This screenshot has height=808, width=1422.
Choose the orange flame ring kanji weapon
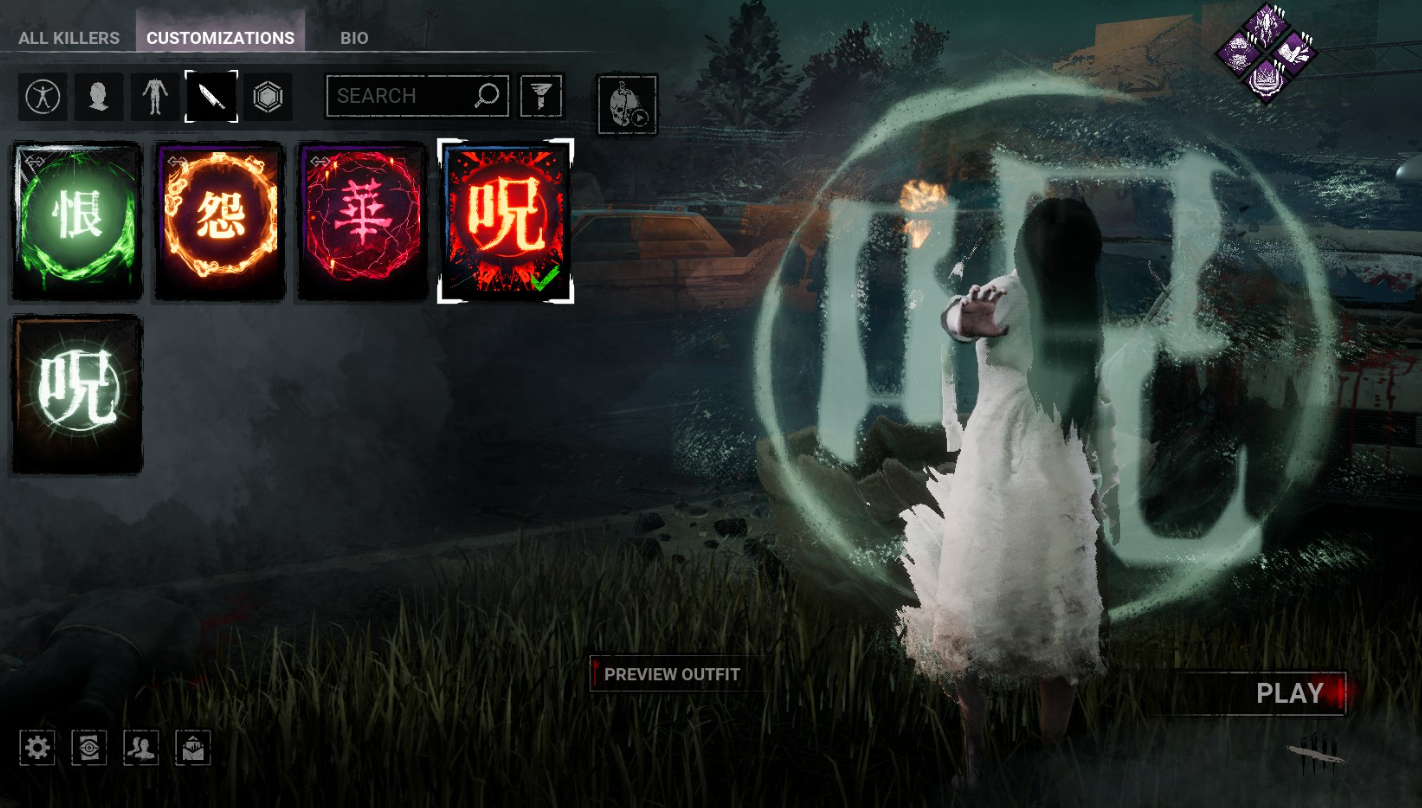tap(220, 221)
